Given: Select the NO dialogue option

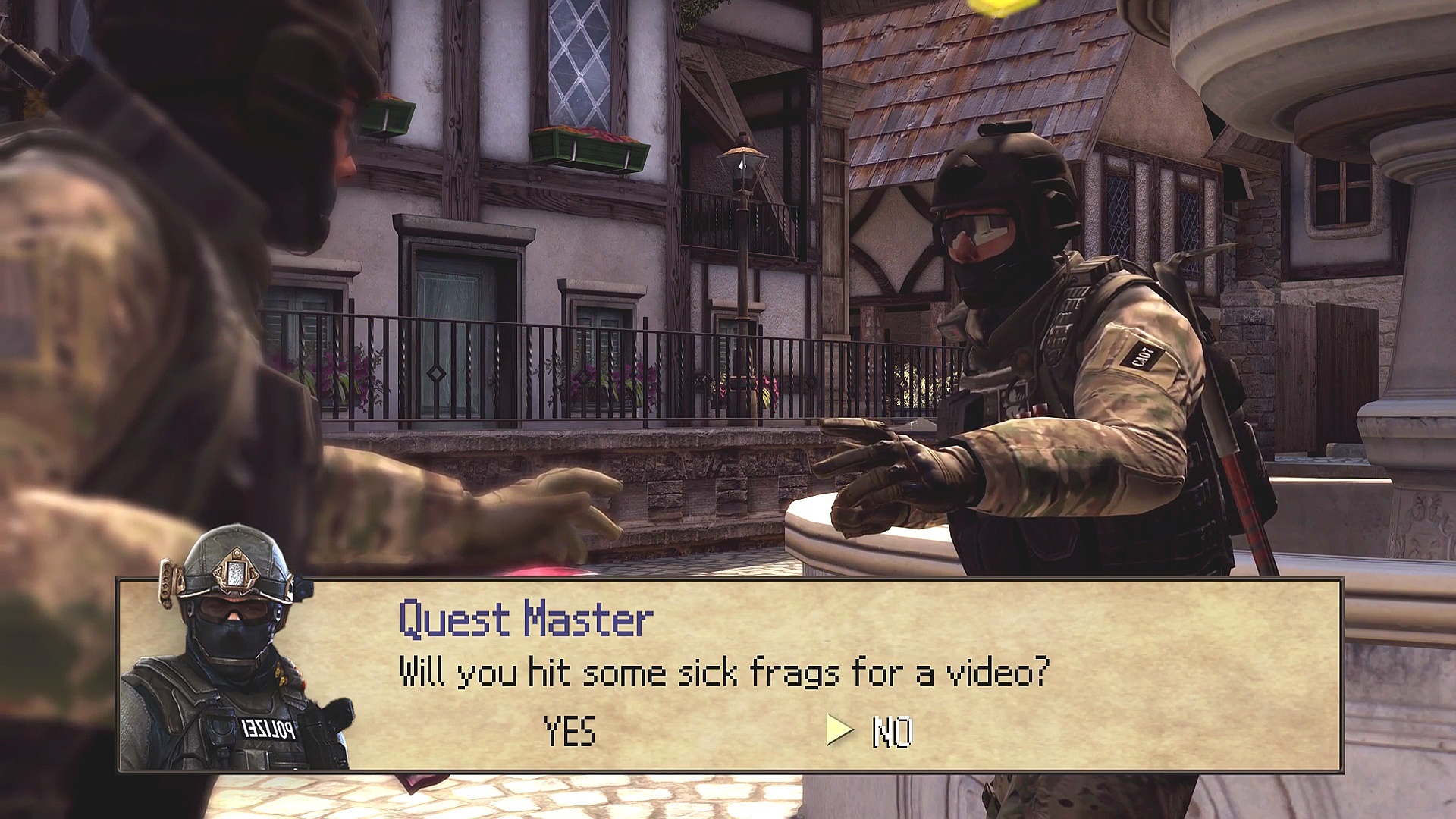Looking at the screenshot, I should 891,732.
